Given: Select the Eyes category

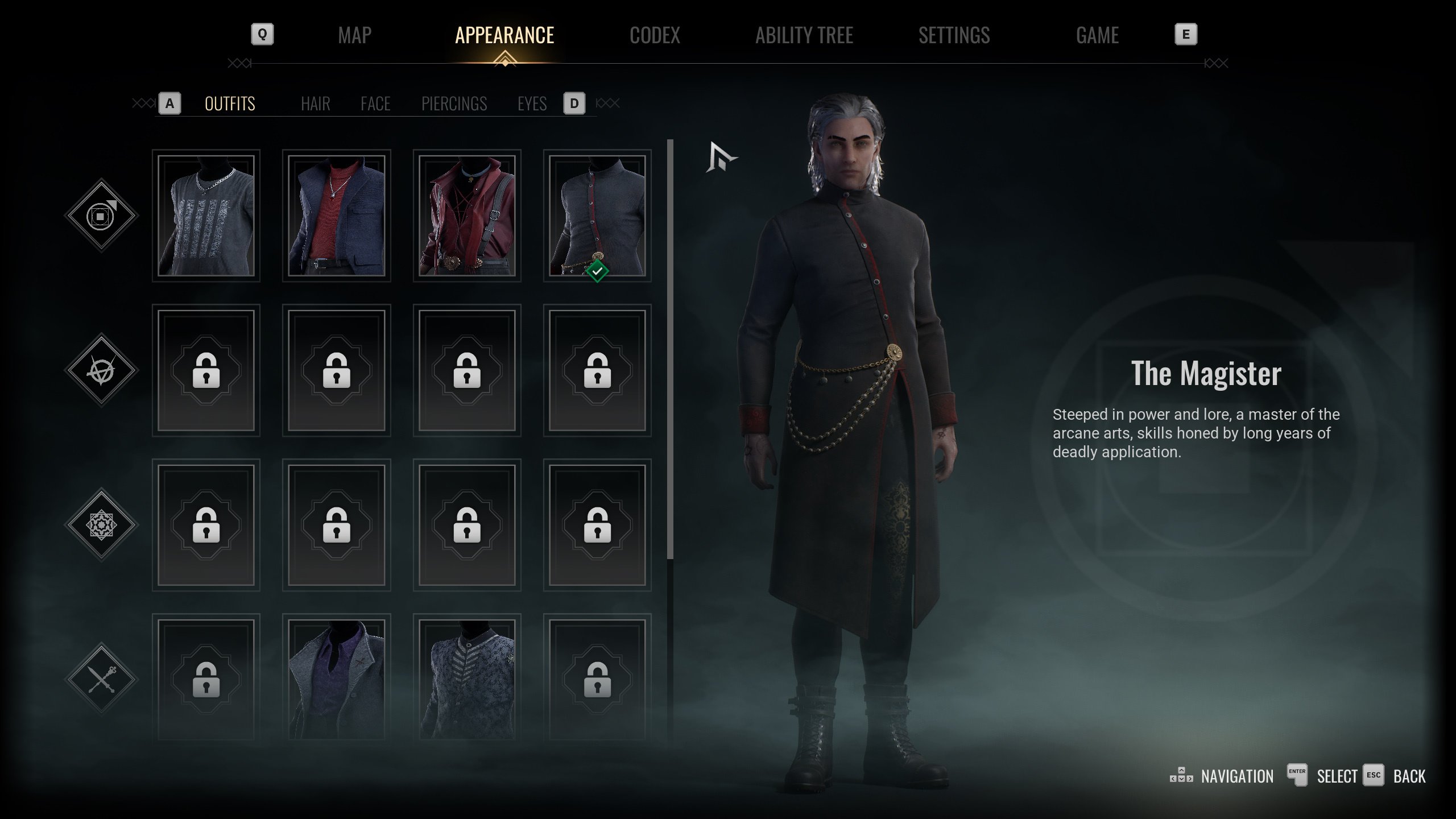Looking at the screenshot, I should point(532,104).
